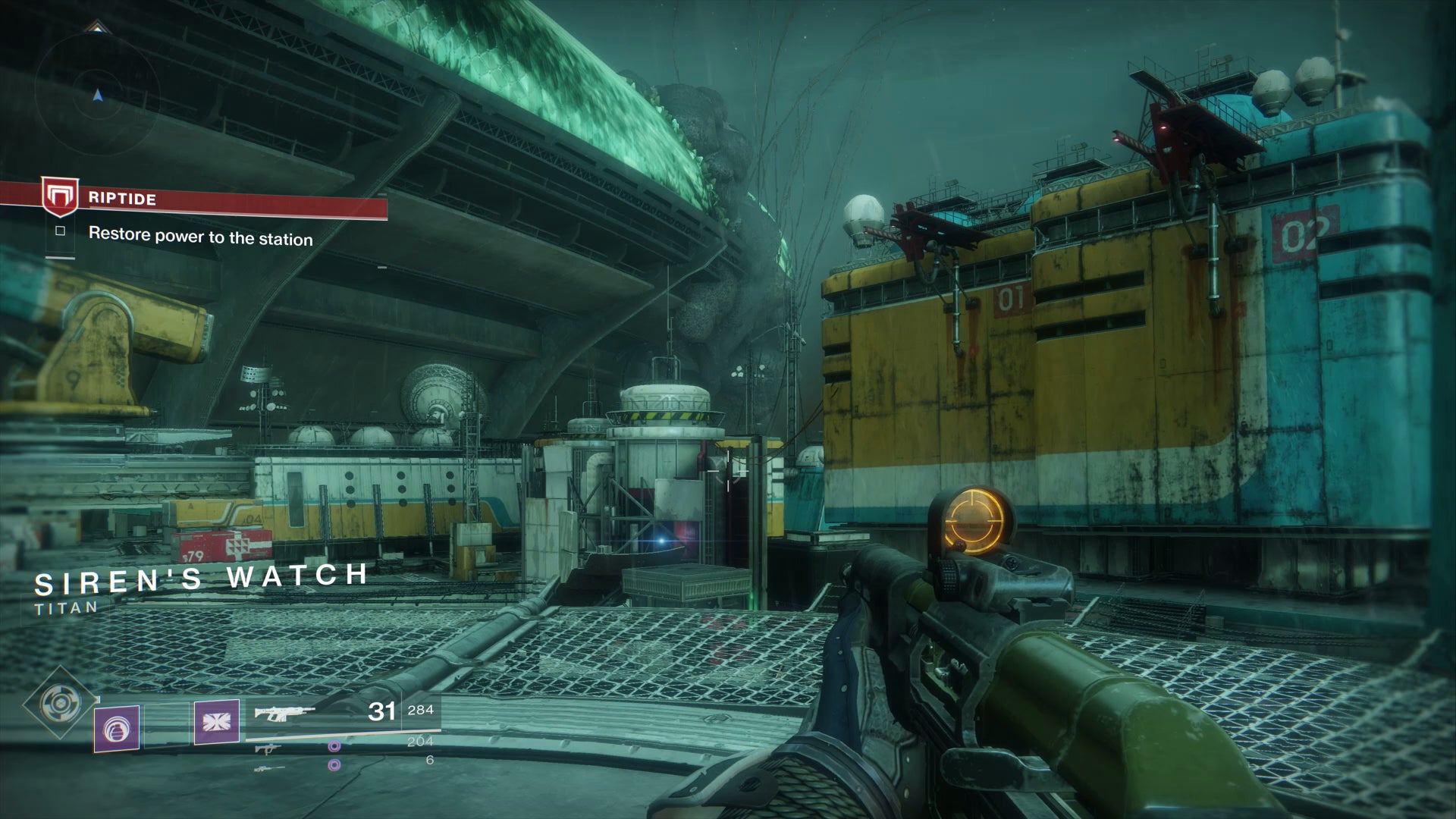Screen dimensions: 1456x819
Task: Tick the Restore power objective checkbox
Action: (61, 231)
